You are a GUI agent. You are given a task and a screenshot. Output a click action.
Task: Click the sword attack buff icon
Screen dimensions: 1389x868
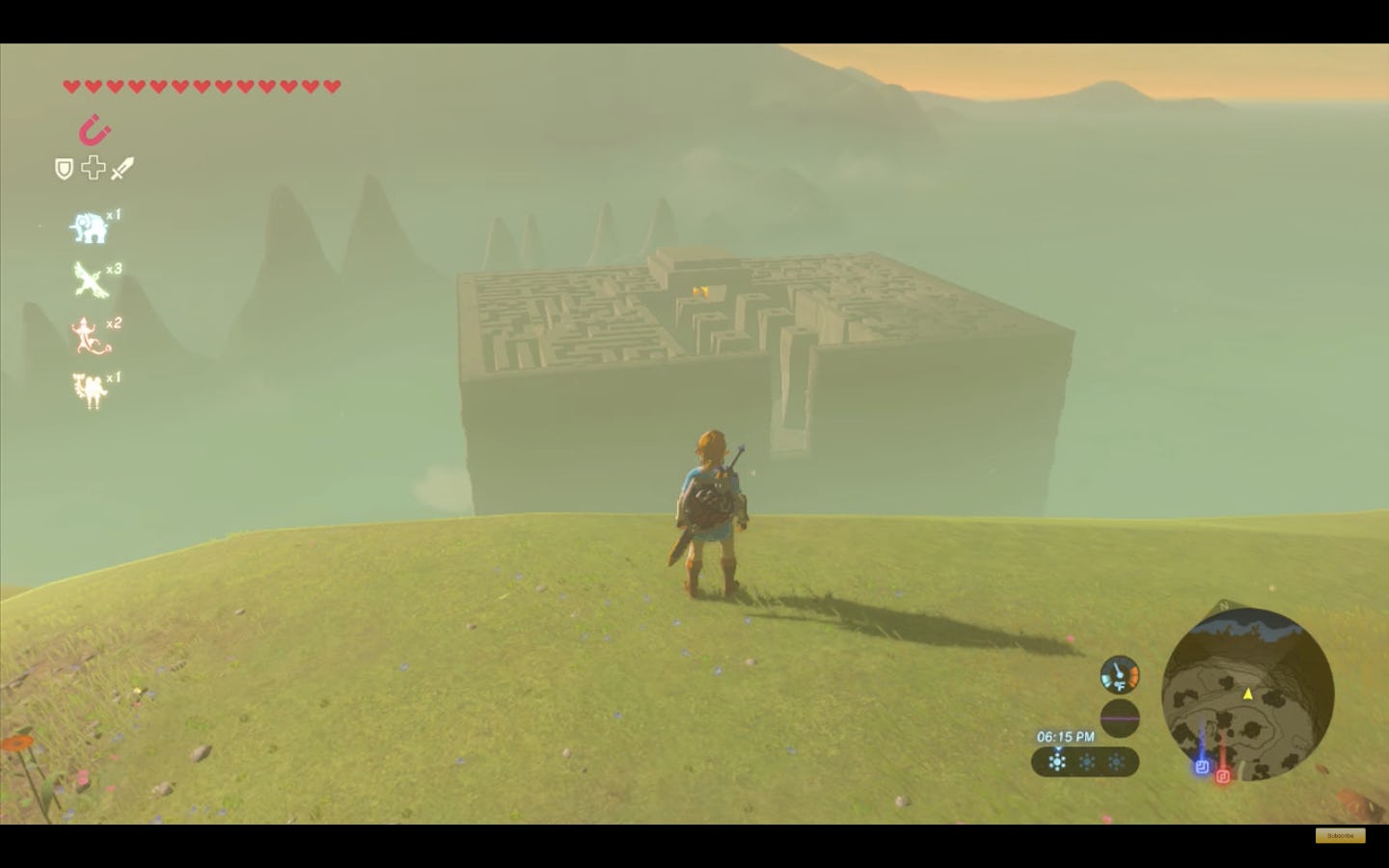(x=123, y=167)
